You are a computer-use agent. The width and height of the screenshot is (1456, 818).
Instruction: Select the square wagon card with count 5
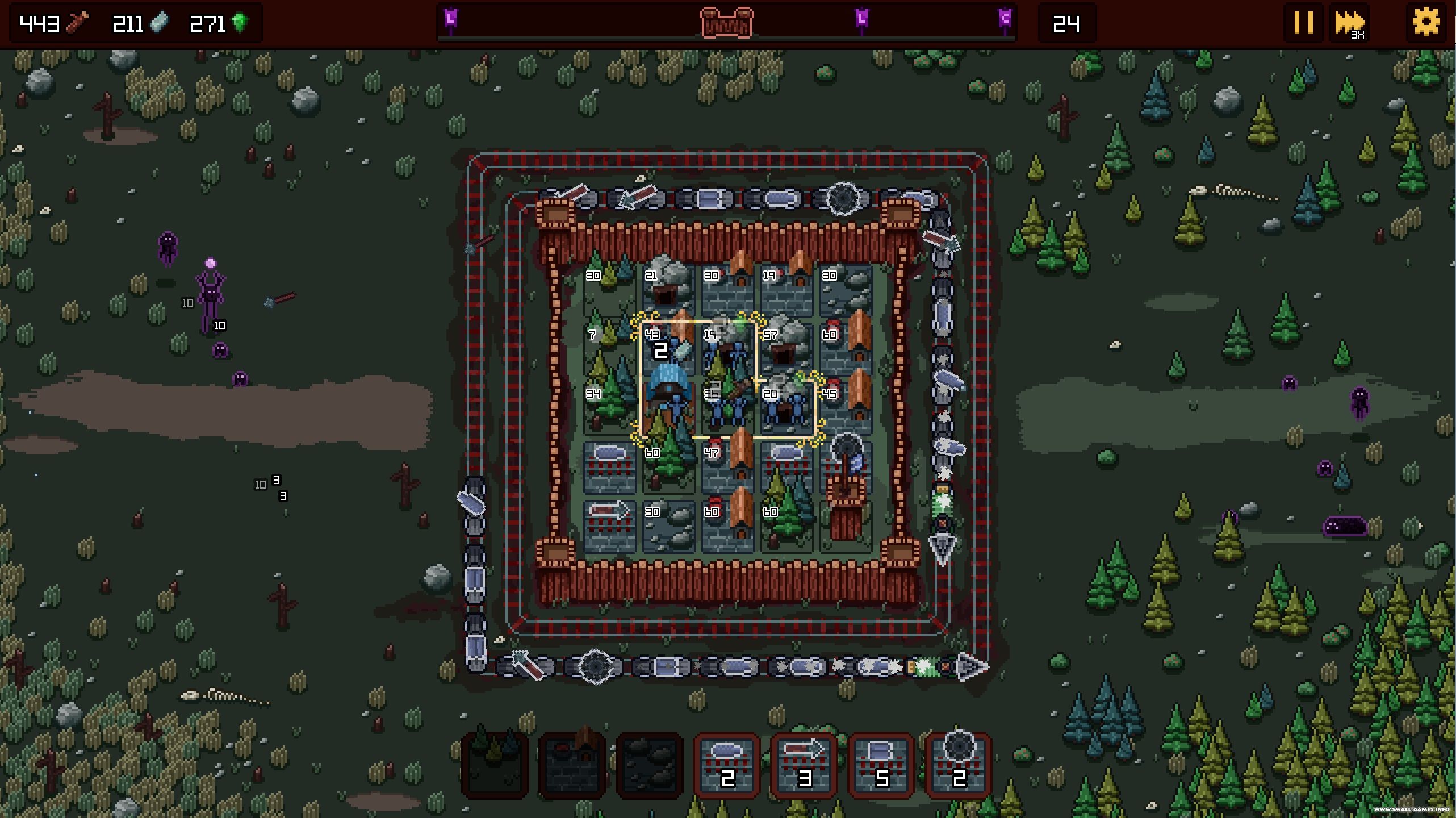(881, 765)
